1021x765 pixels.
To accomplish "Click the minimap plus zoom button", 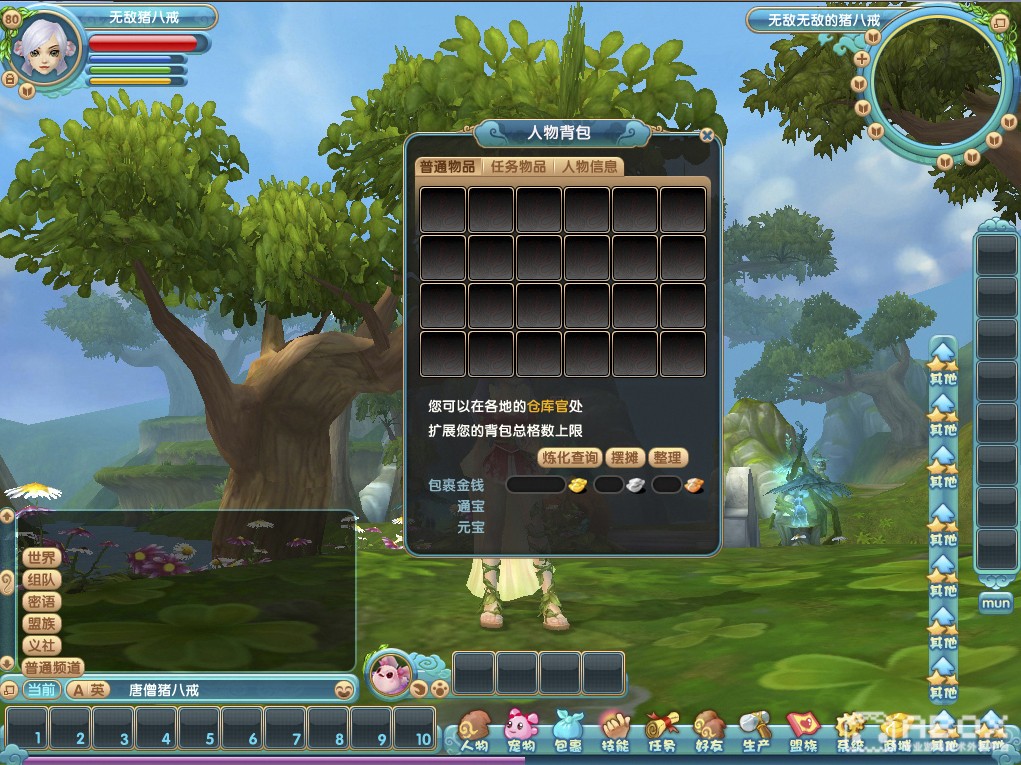I will tap(862, 58).
